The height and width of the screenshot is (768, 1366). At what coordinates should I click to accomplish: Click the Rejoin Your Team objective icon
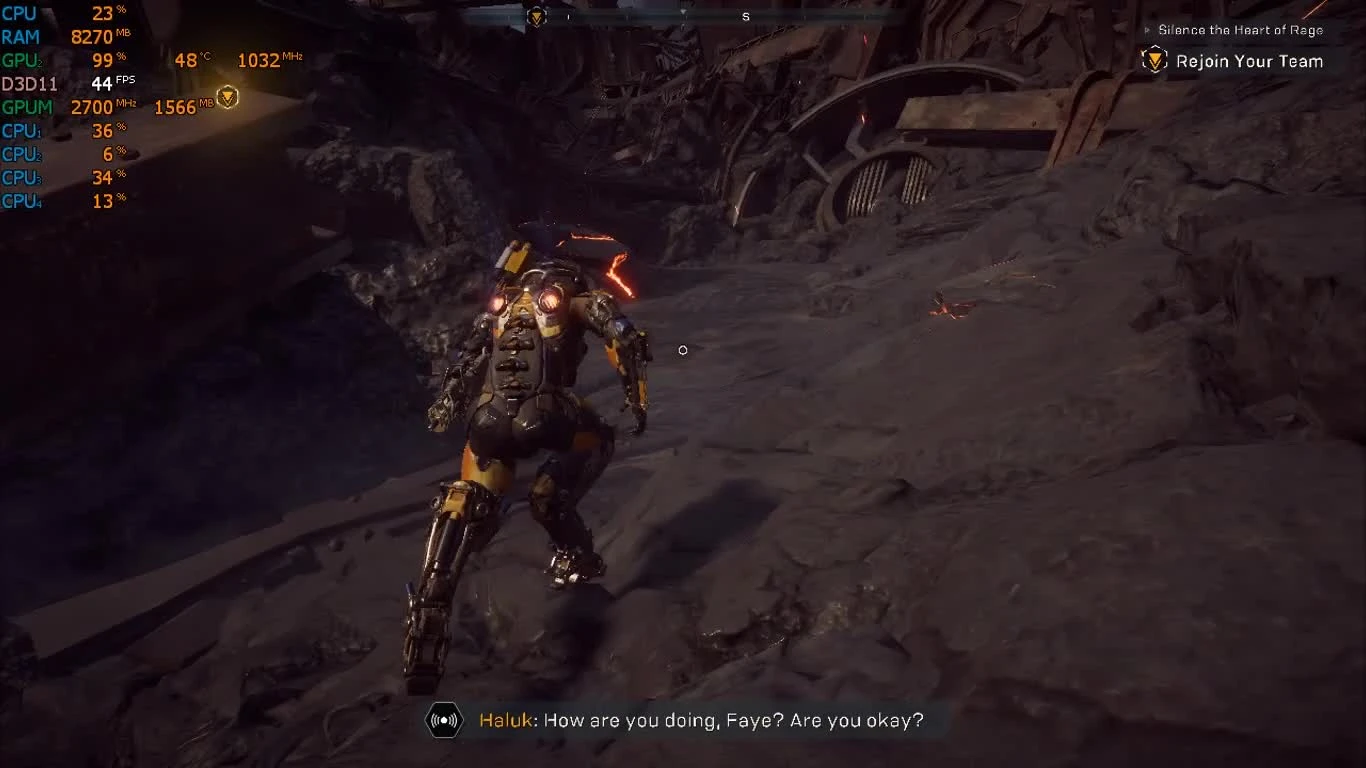(x=1156, y=61)
